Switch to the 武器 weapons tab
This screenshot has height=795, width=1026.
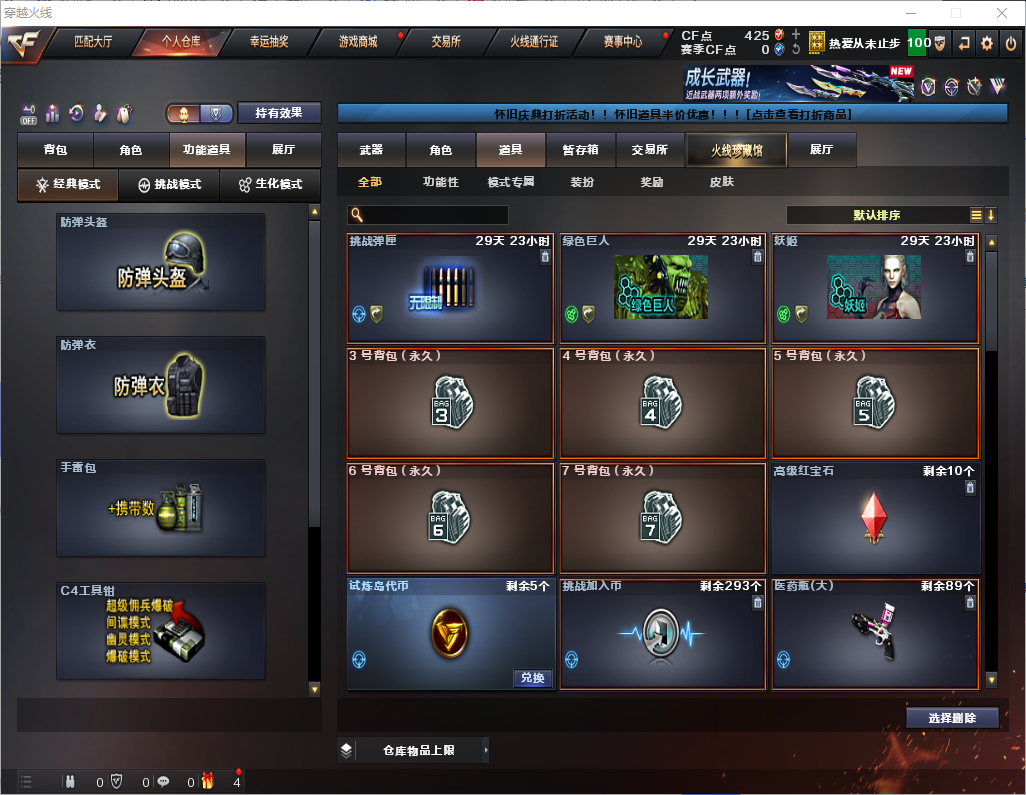click(371, 150)
